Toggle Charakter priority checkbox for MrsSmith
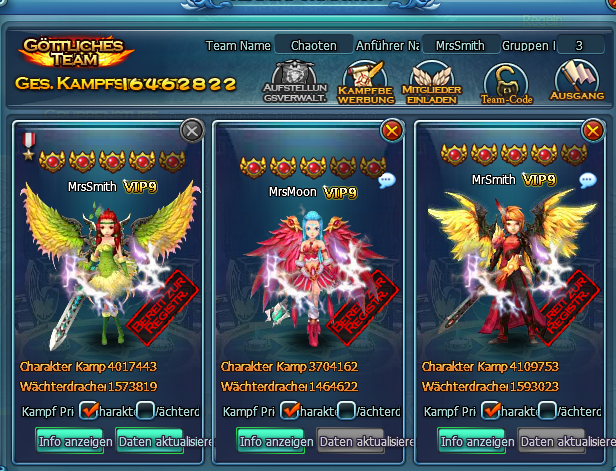Image resolution: width=616 pixels, height=471 pixels. 89,410
